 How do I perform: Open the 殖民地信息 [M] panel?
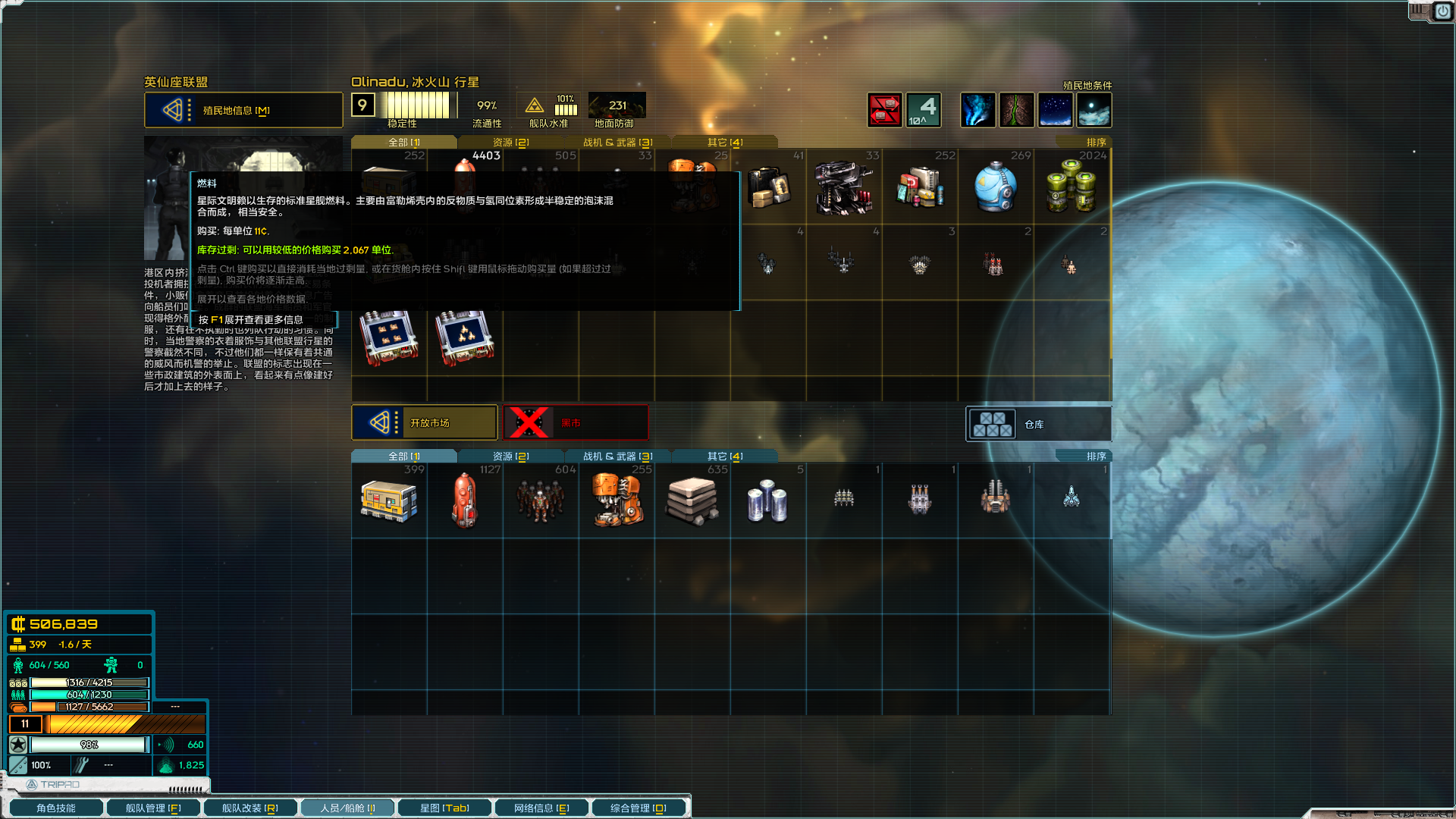pyautogui.click(x=243, y=110)
